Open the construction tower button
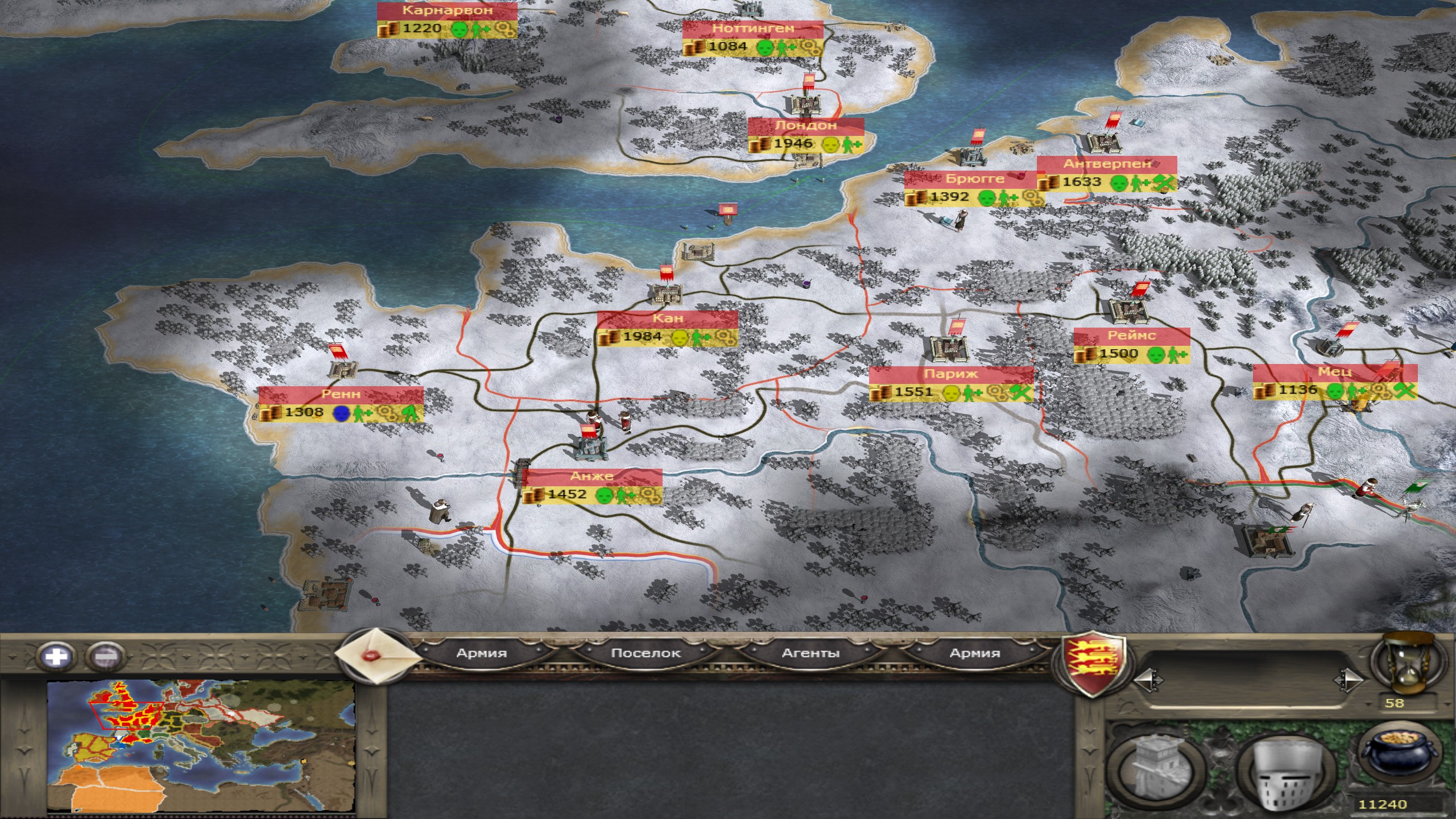The width and height of the screenshot is (1456, 819). 1156,768
